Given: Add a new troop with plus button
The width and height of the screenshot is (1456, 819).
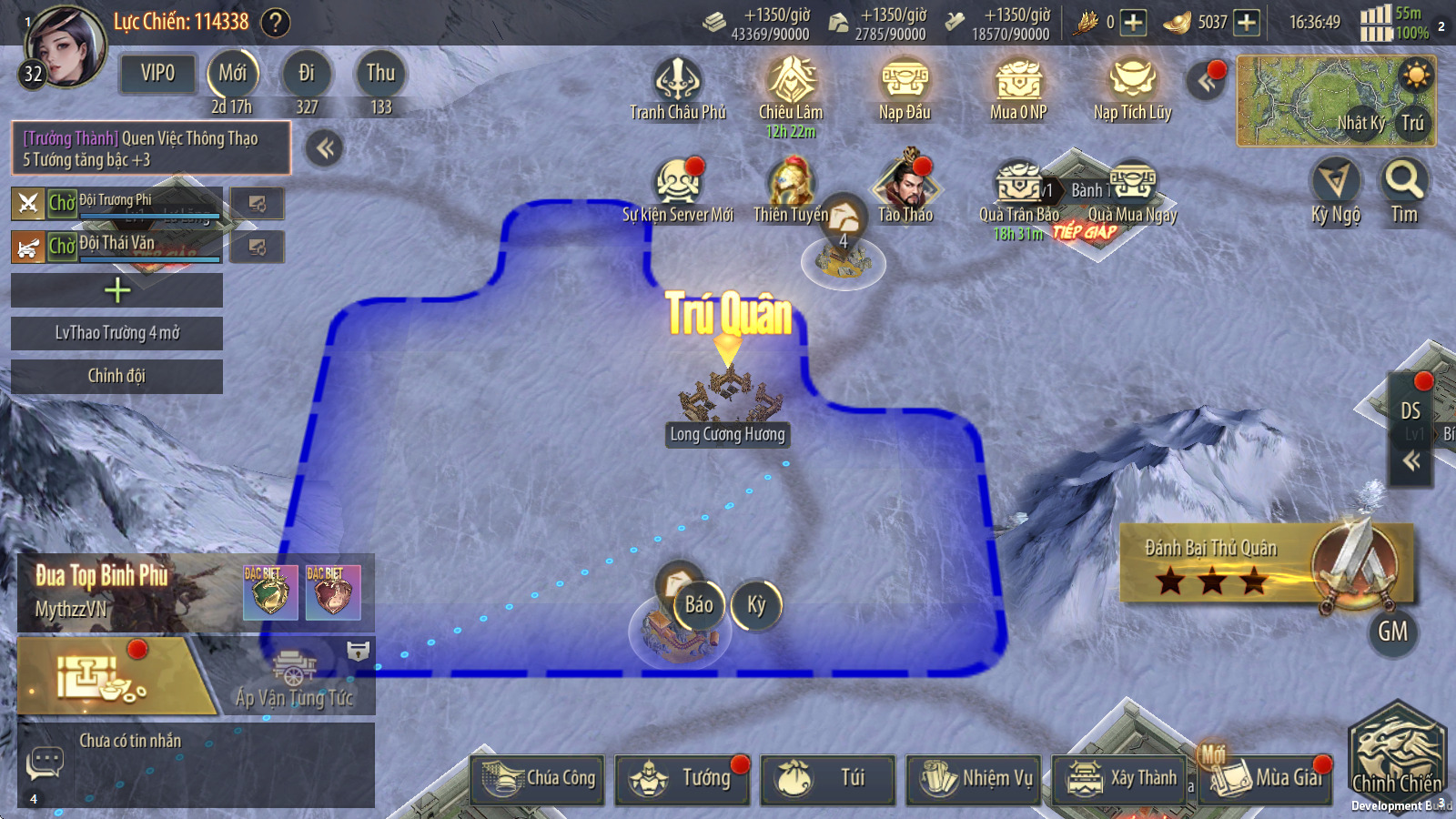Looking at the screenshot, I should (116, 290).
